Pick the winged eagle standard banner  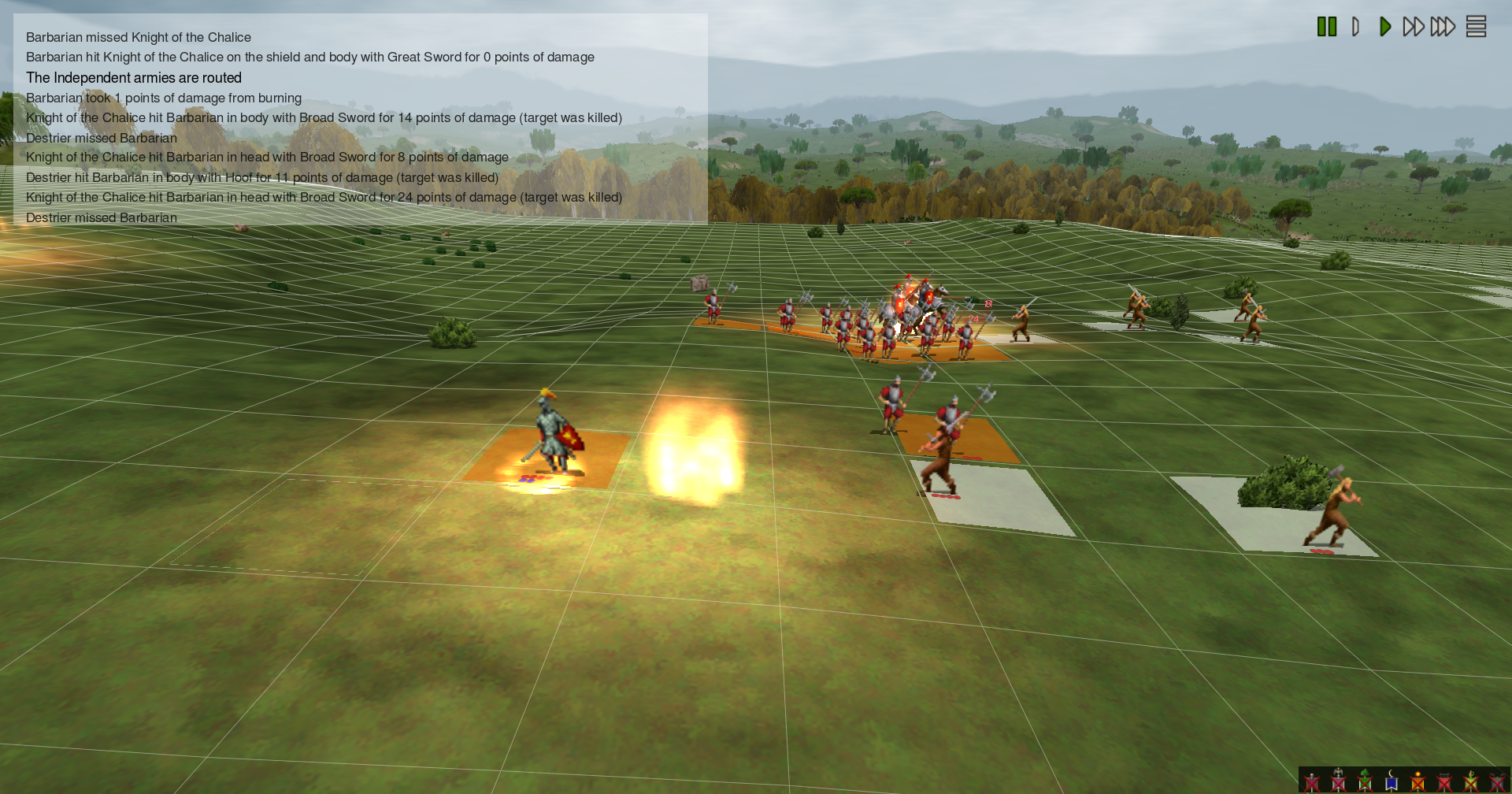click(1338, 781)
